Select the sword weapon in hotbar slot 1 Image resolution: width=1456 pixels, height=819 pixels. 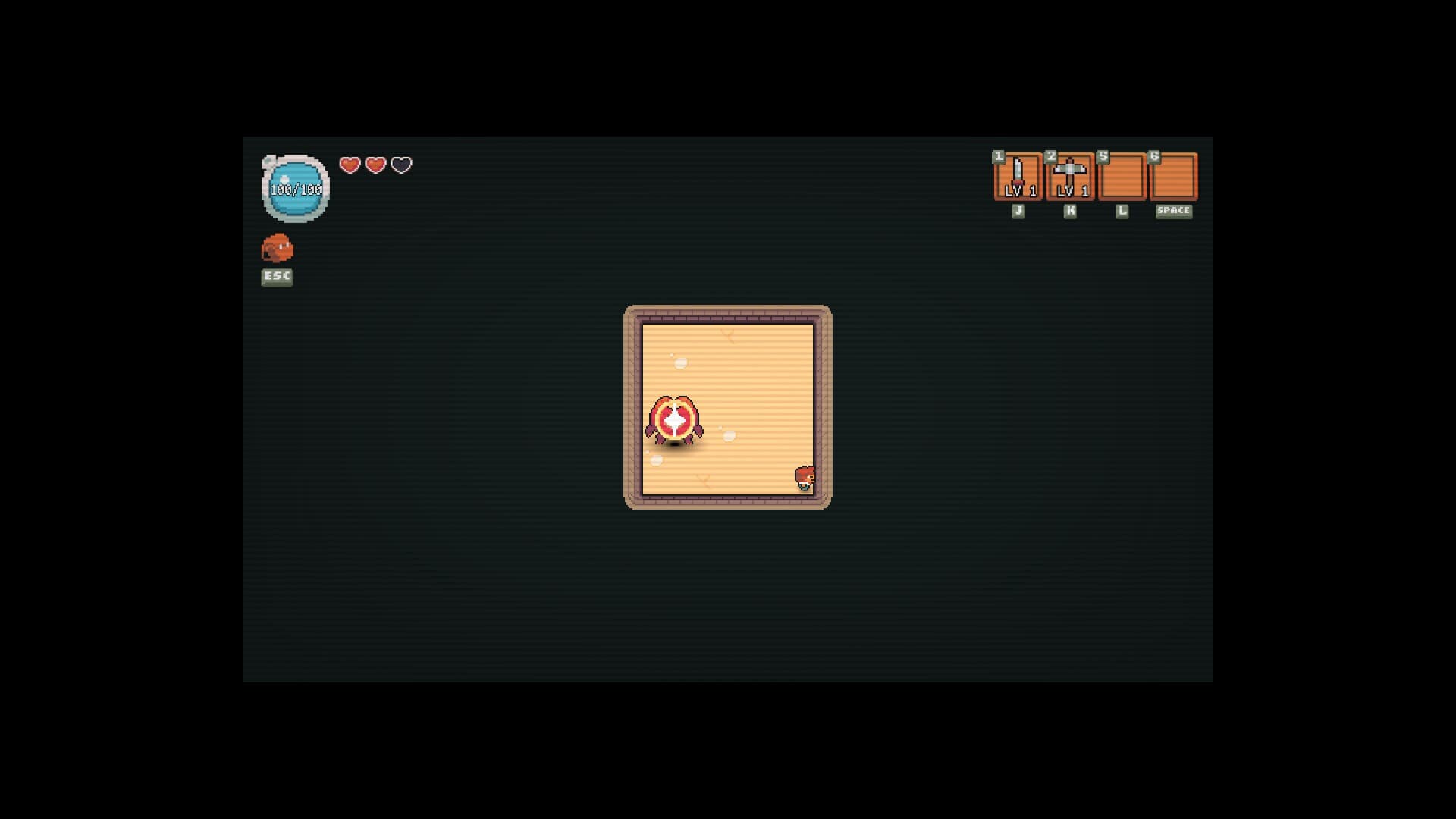pos(1018,177)
